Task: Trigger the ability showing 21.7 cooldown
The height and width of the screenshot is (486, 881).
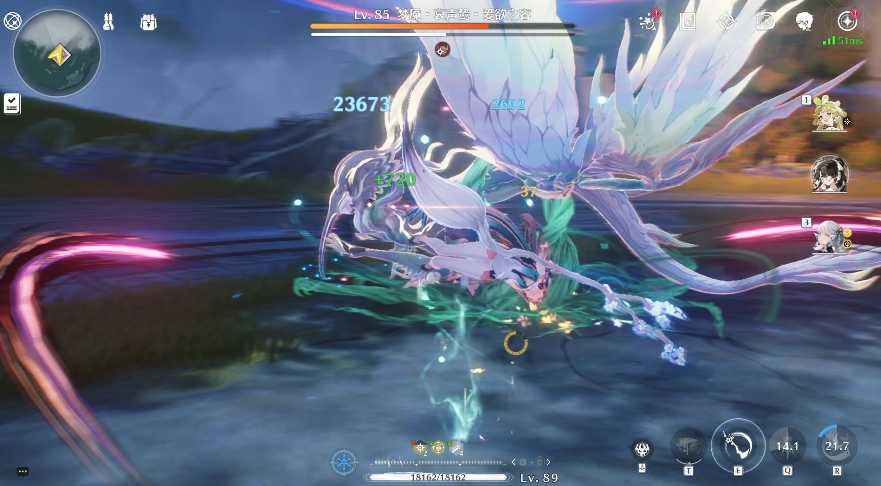Action: click(836, 446)
